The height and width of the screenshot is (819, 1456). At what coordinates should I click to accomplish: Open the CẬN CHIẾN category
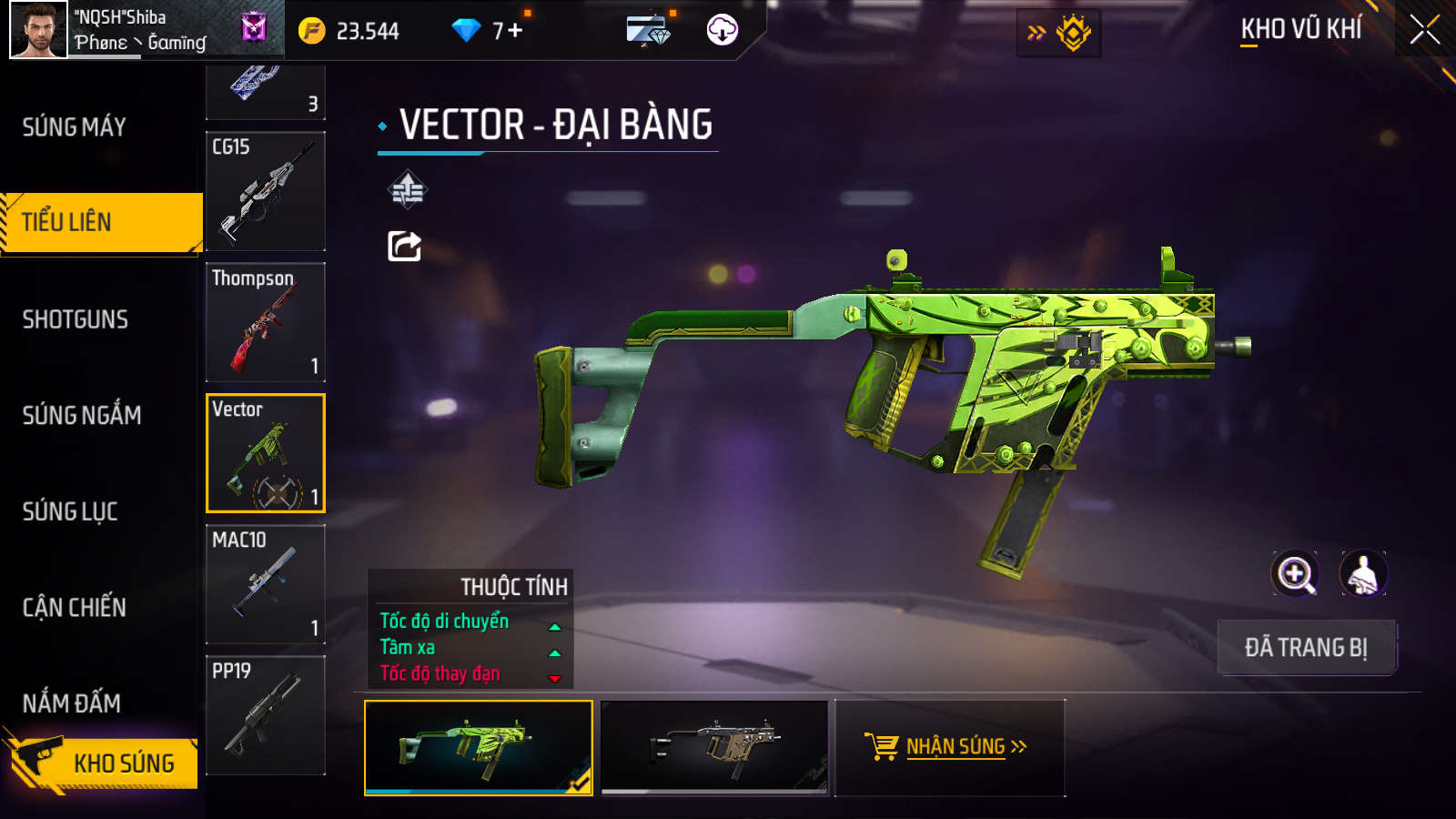pos(75,608)
